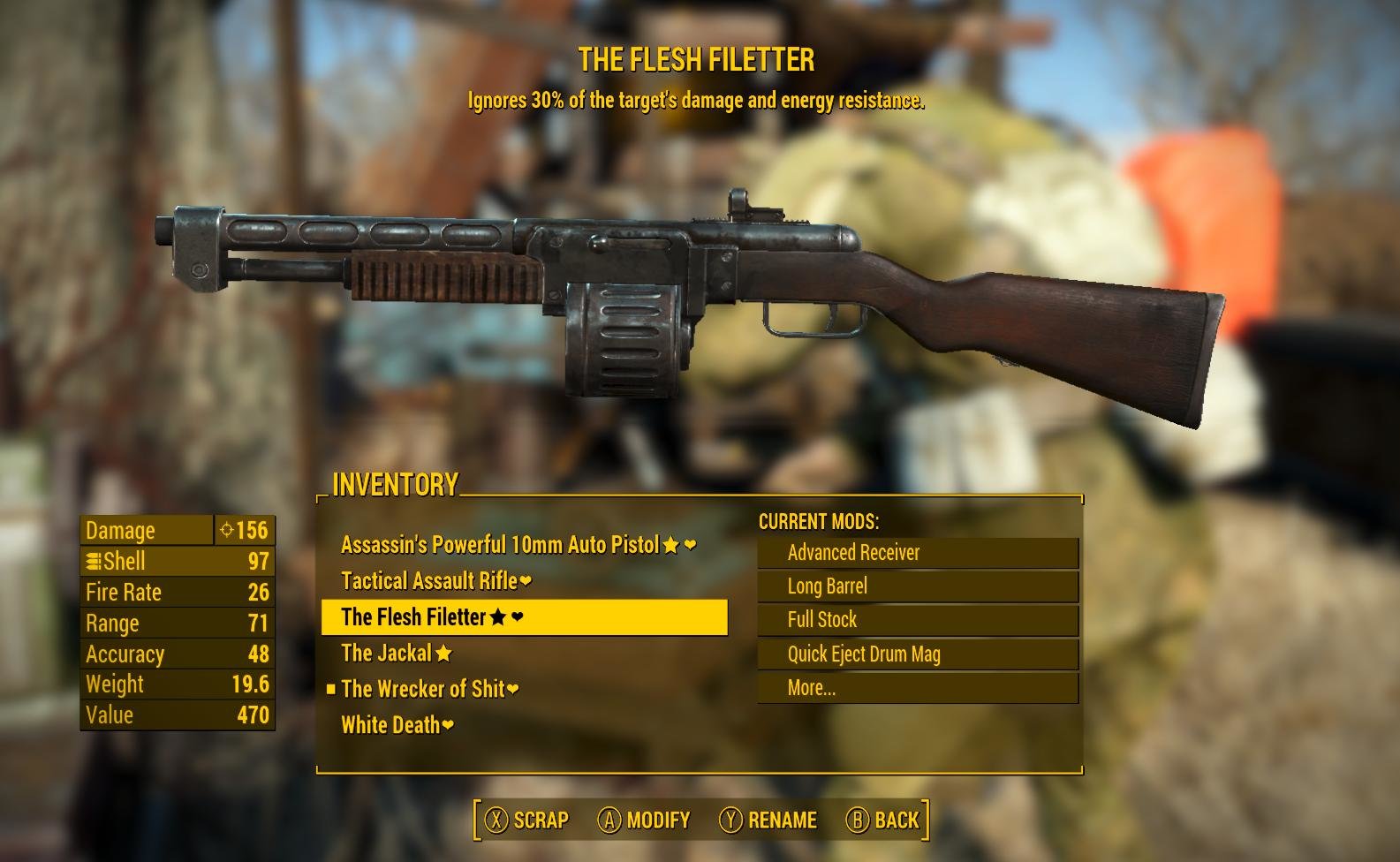Rename The Flesh Filetter
Image resolution: width=1400 pixels, height=862 pixels.
[768, 820]
